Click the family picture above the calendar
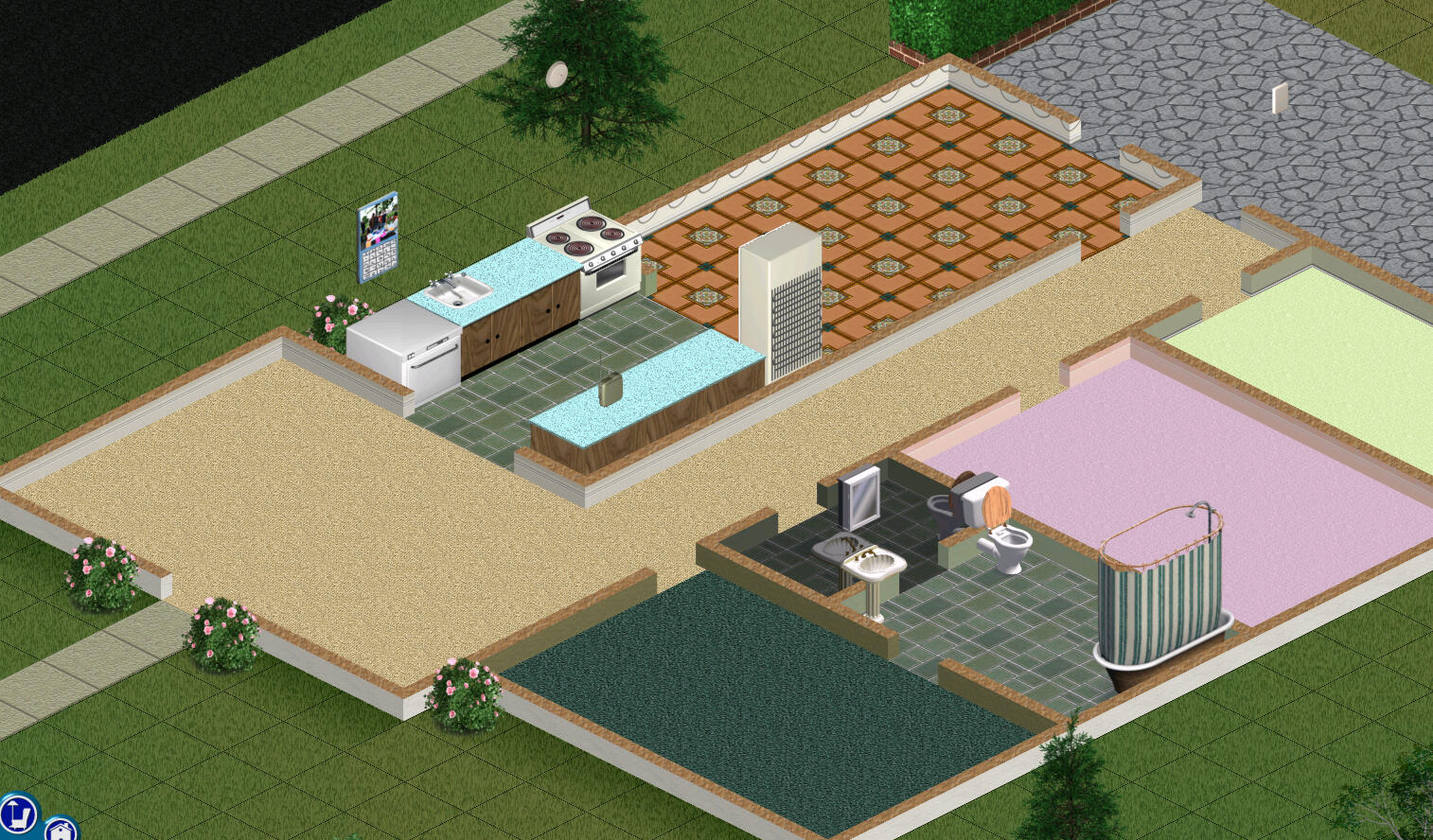The width and height of the screenshot is (1433, 840). (378, 219)
